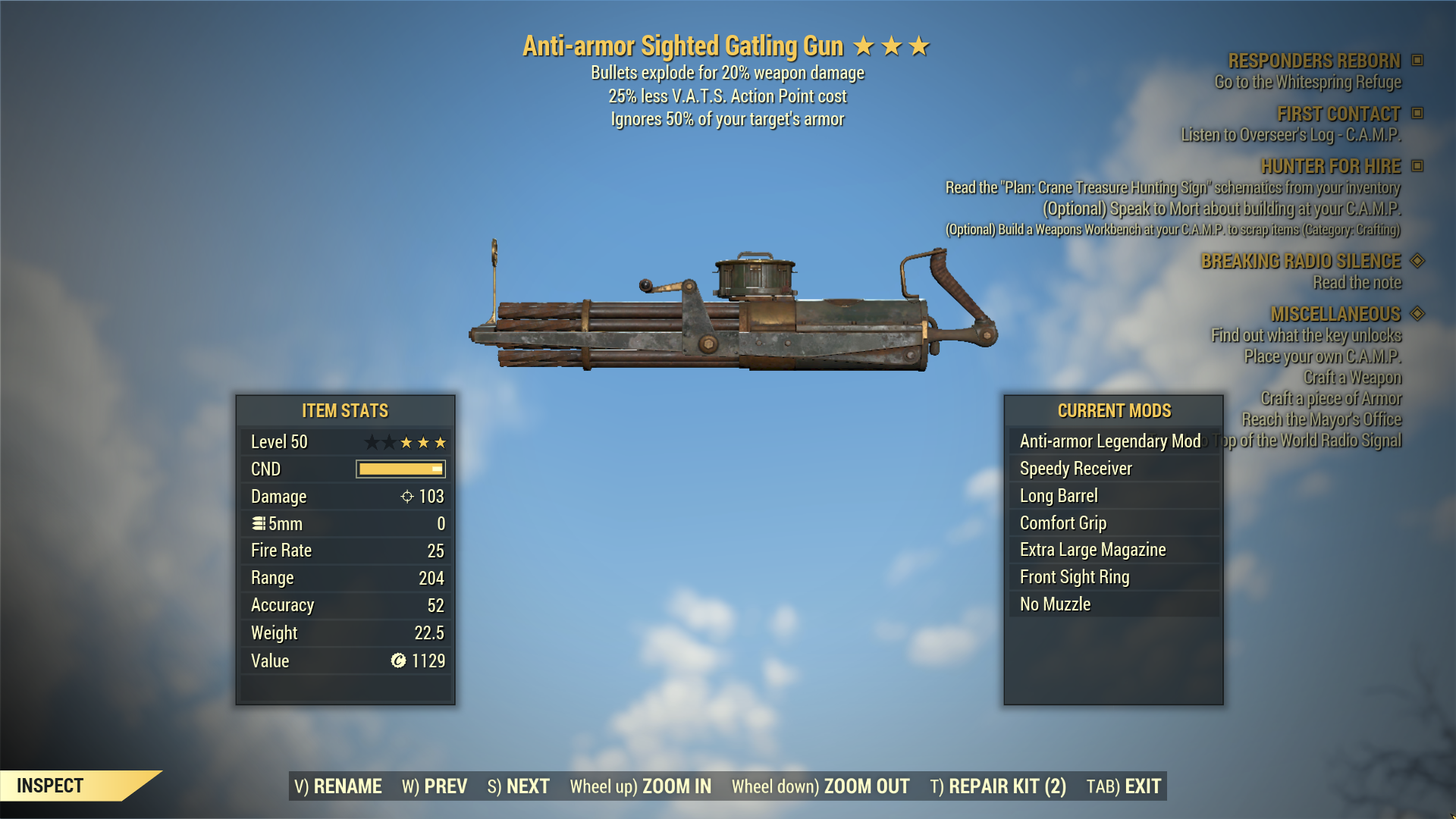Highlight the Comfort Grip mod
Viewport: 1456px width, 819px height.
point(1063,523)
